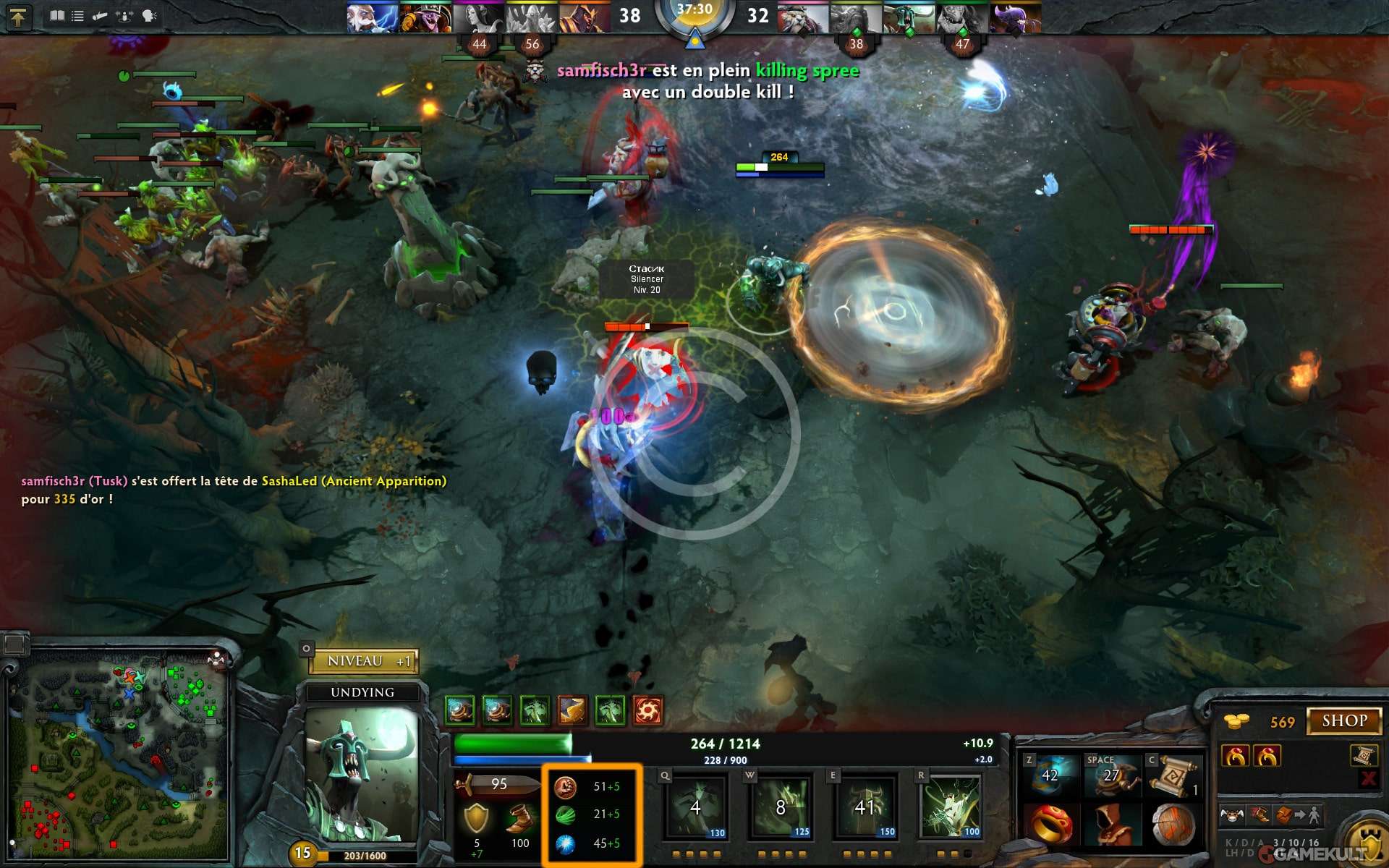Open the scoreboard list icon

pos(77,16)
